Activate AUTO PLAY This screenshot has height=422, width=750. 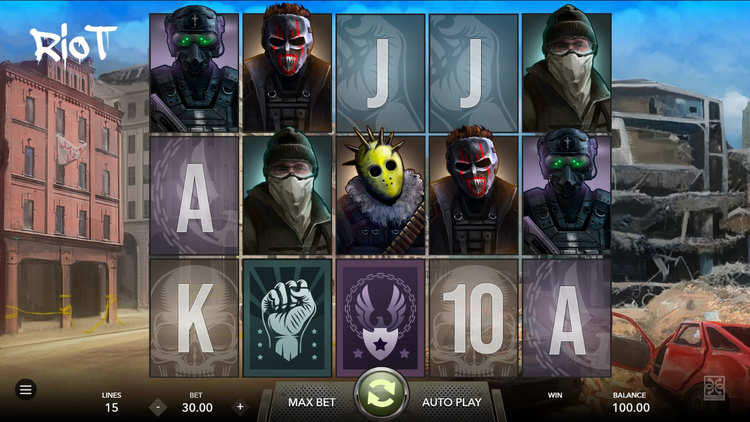451,402
